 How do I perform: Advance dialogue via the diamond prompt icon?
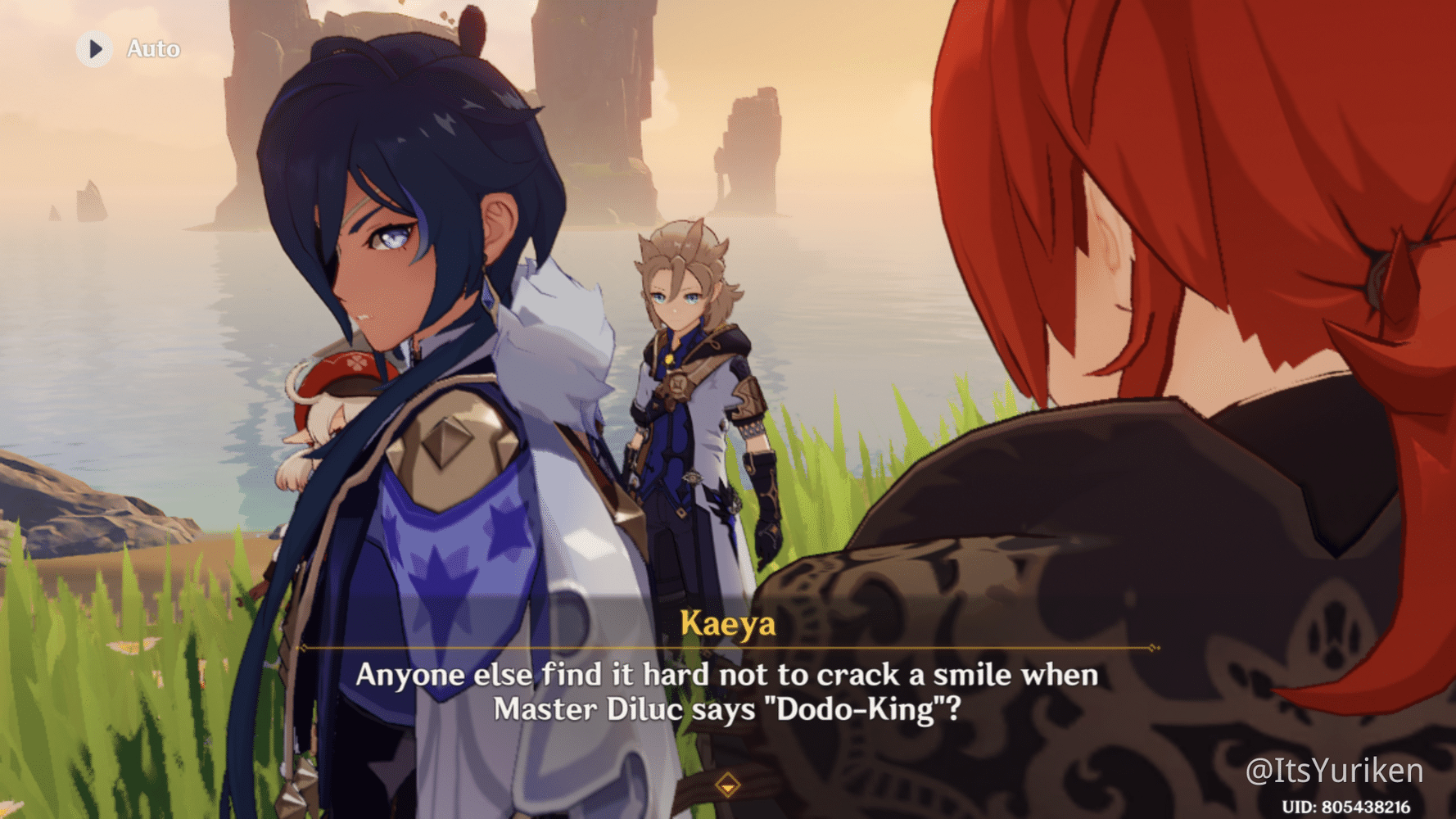727,784
